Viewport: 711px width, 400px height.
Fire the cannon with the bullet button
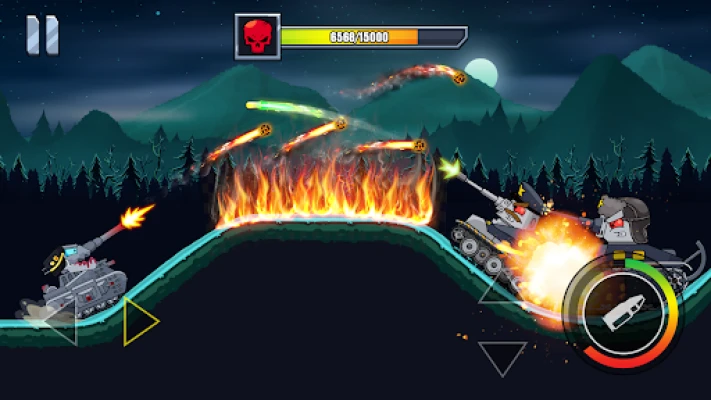coord(619,316)
